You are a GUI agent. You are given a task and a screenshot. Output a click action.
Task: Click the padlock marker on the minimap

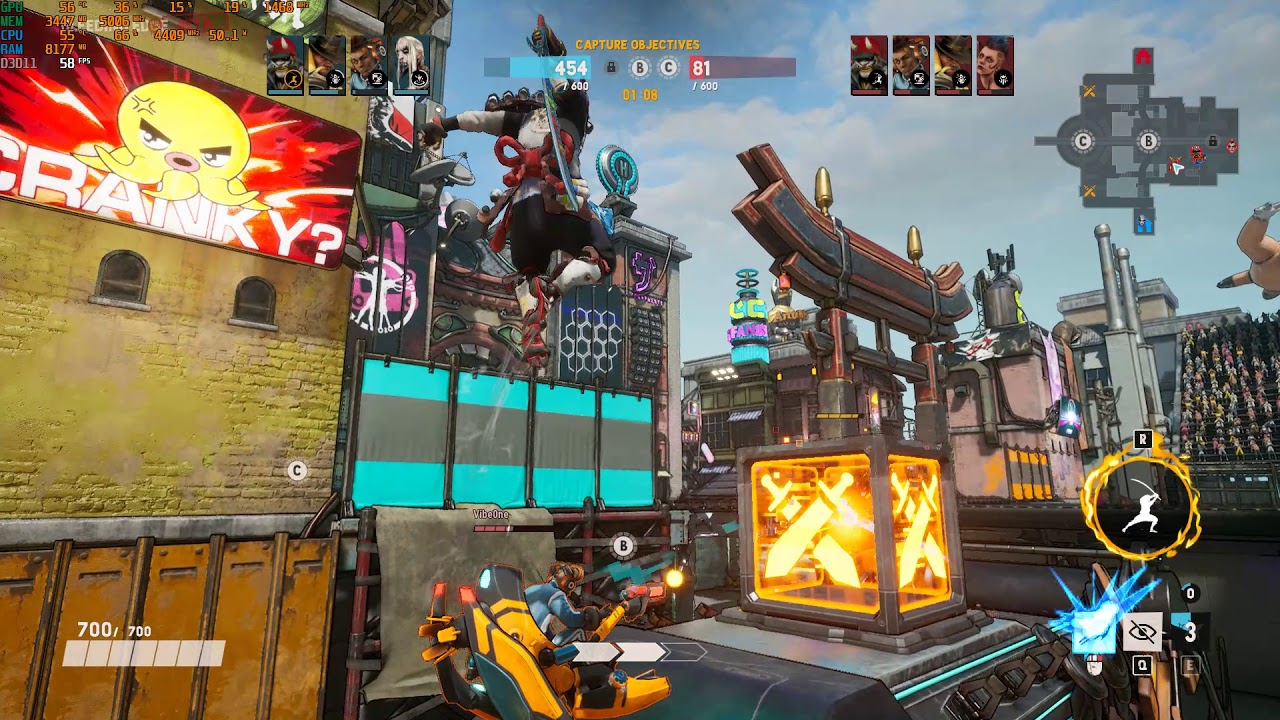pos(1212,142)
